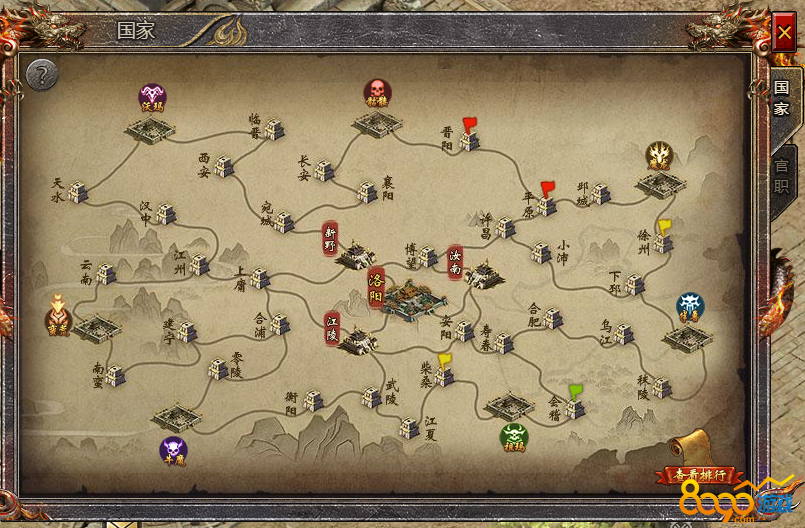Image resolution: width=805 pixels, height=528 pixels.
Task: Choose the 柴桑 city node
Action: point(444,376)
